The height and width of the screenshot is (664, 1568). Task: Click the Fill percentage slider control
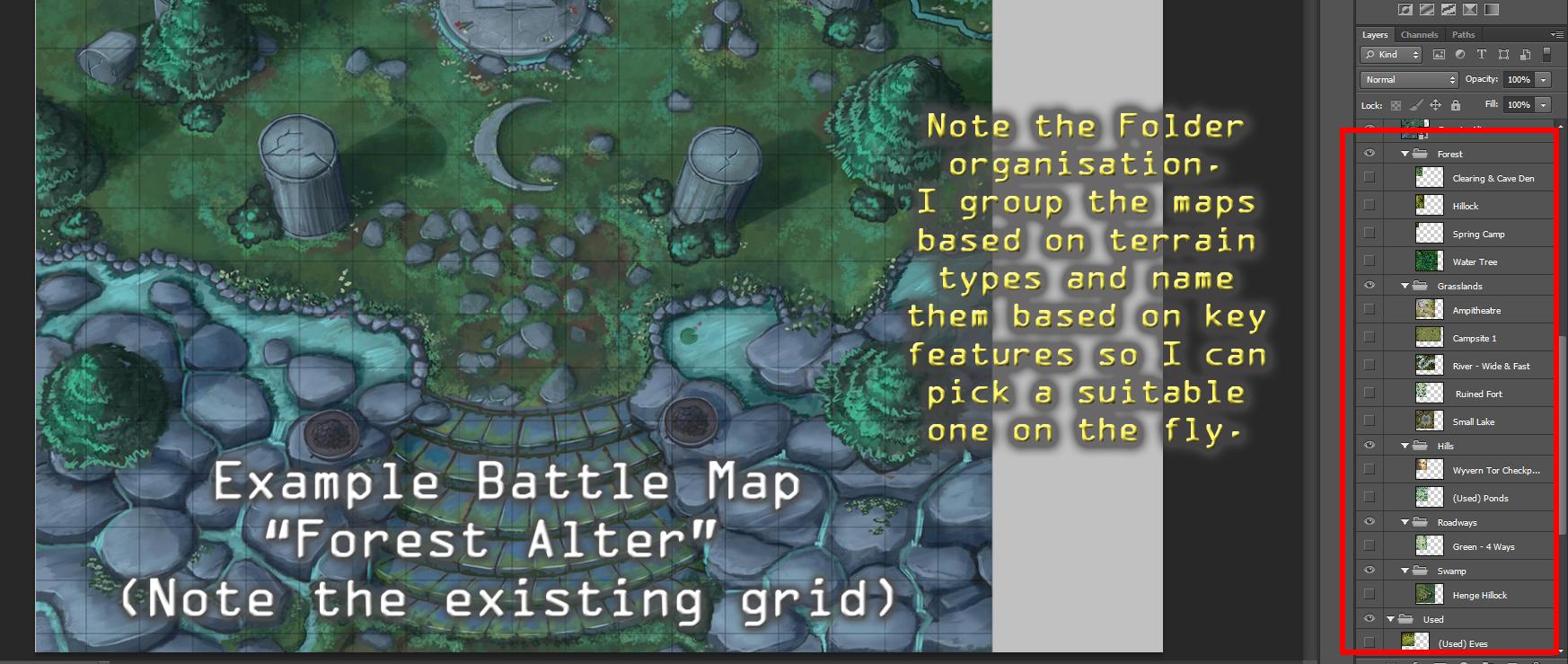click(x=1543, y=104)
